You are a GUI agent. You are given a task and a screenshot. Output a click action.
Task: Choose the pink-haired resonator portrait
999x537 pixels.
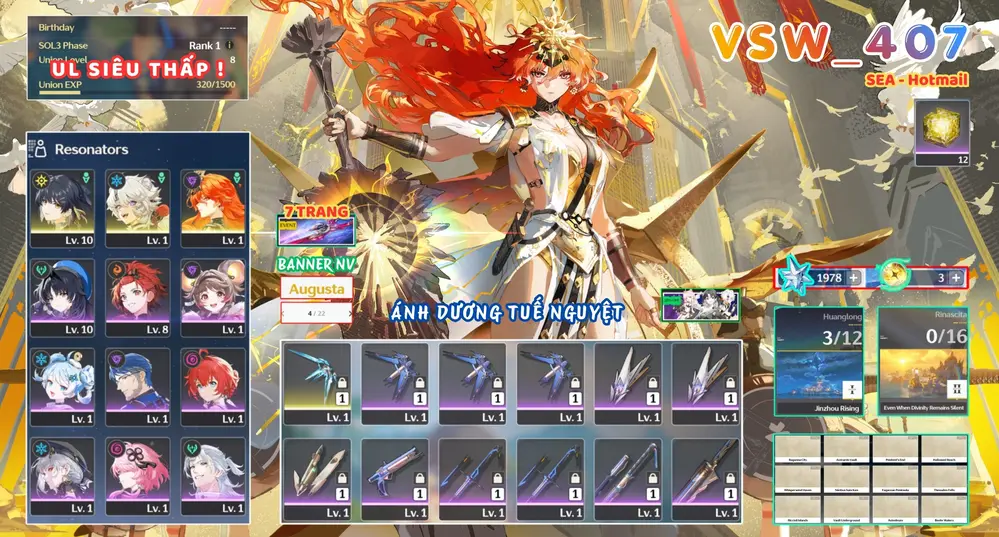138,475
